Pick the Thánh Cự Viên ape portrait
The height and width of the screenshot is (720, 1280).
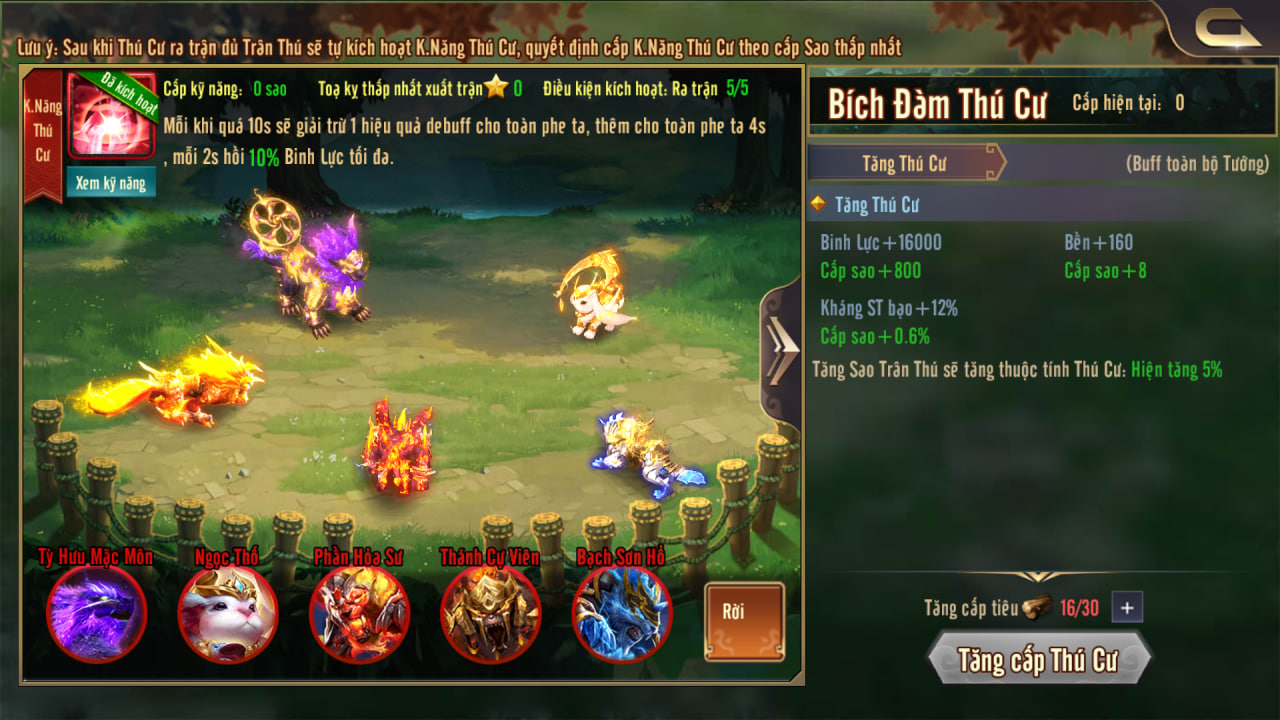pos(491,613)
